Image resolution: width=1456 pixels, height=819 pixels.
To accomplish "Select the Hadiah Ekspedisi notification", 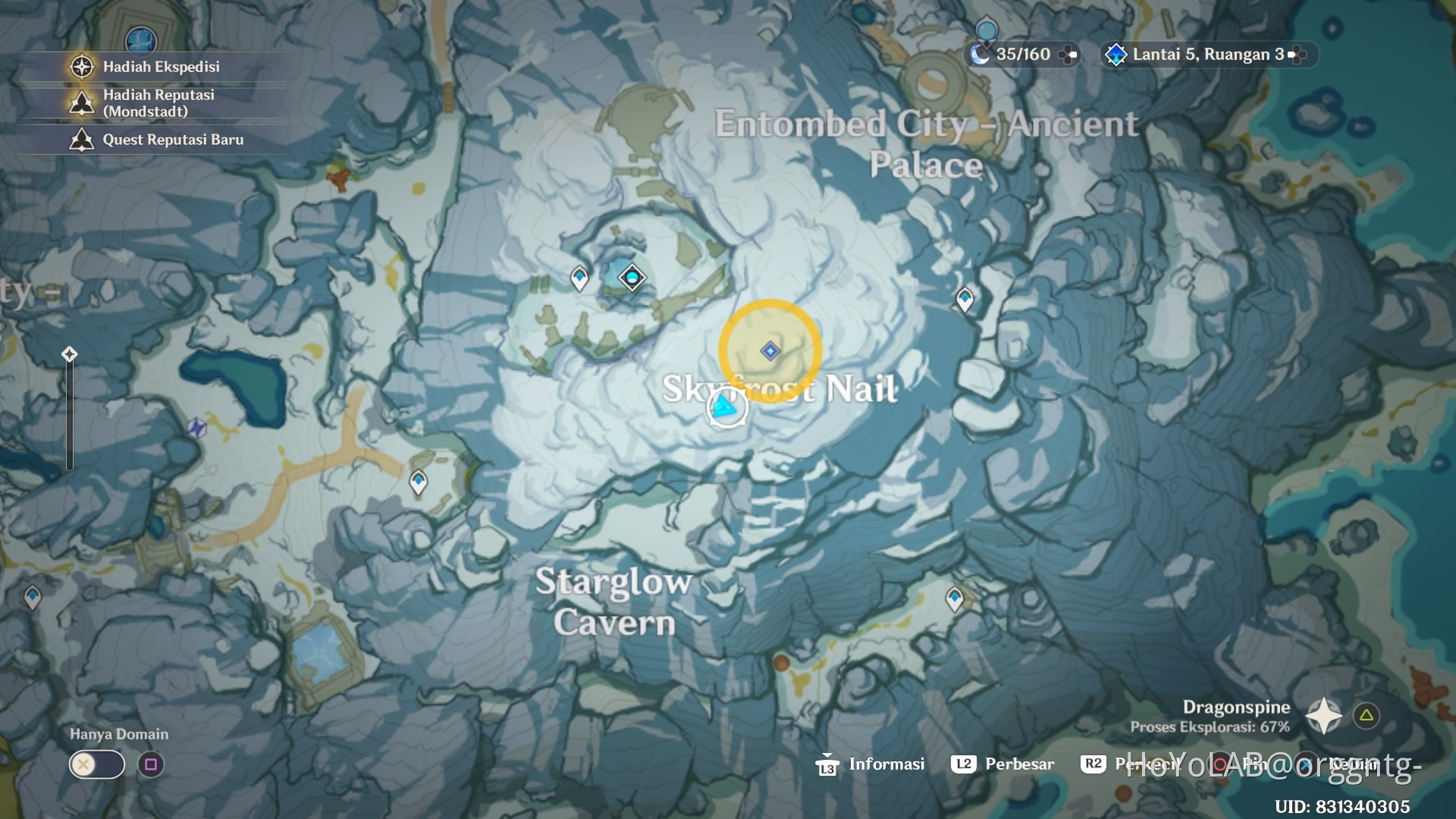I will [161, 66].
